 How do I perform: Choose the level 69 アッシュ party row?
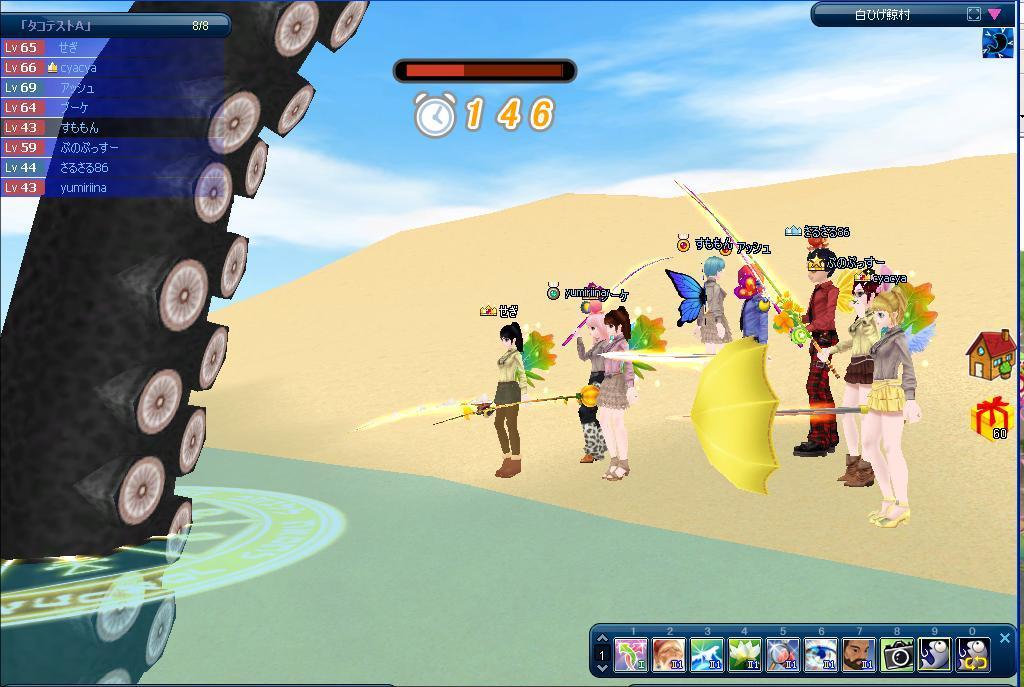click(110, 87)
